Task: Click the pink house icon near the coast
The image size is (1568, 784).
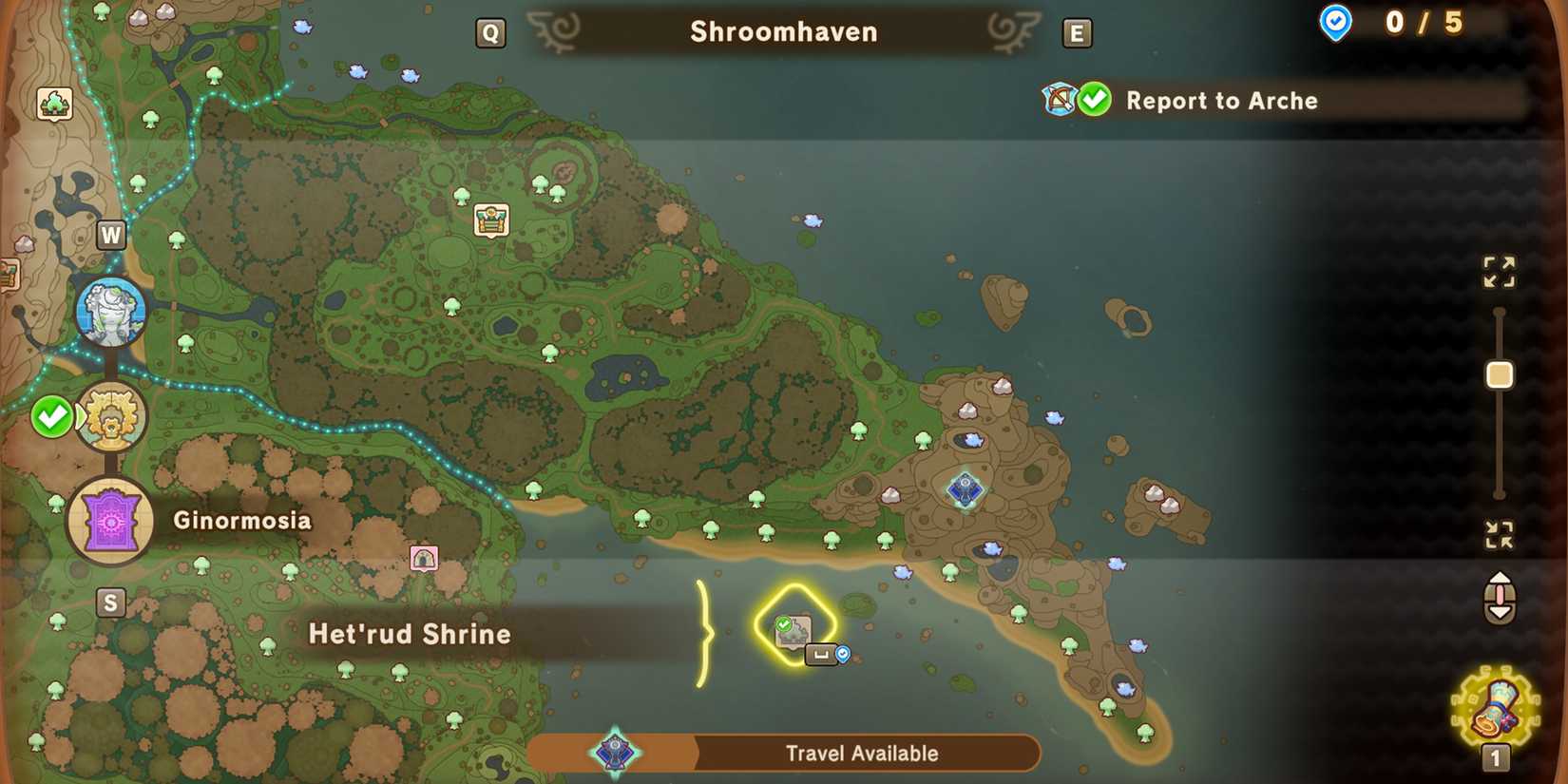Action: click(424, 557)
